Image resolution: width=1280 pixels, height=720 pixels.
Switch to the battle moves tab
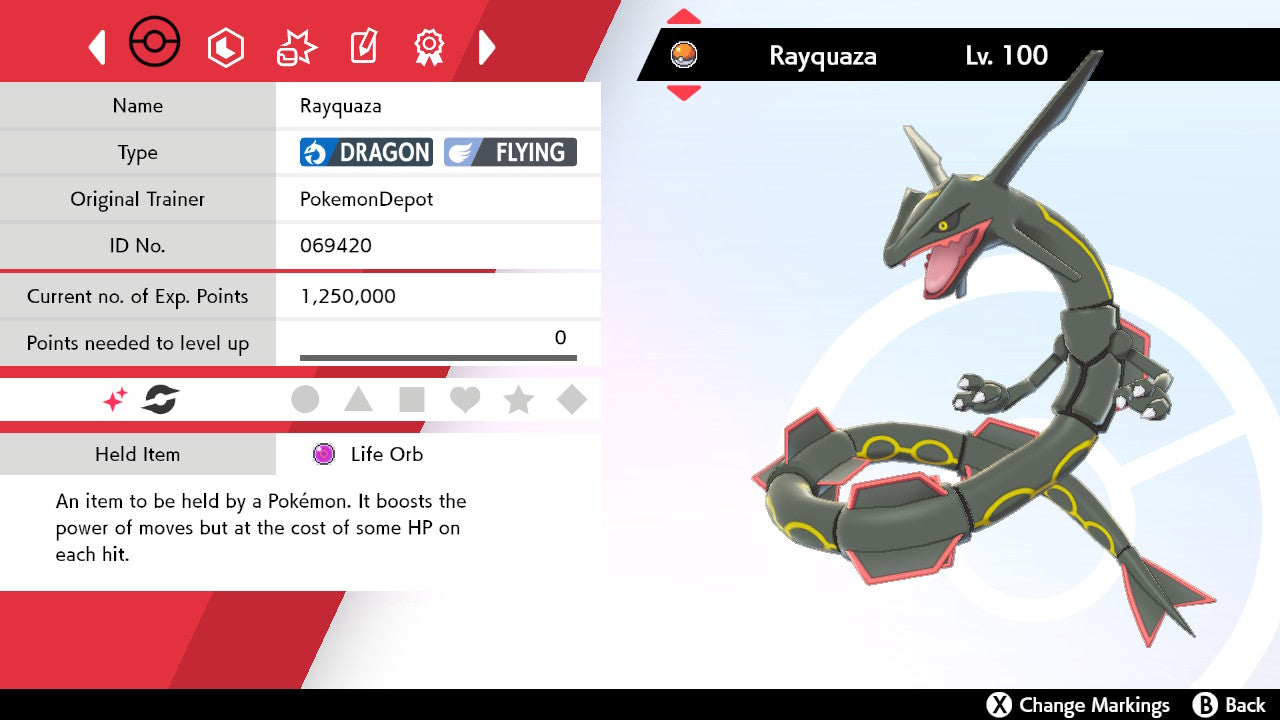(295, 47)
